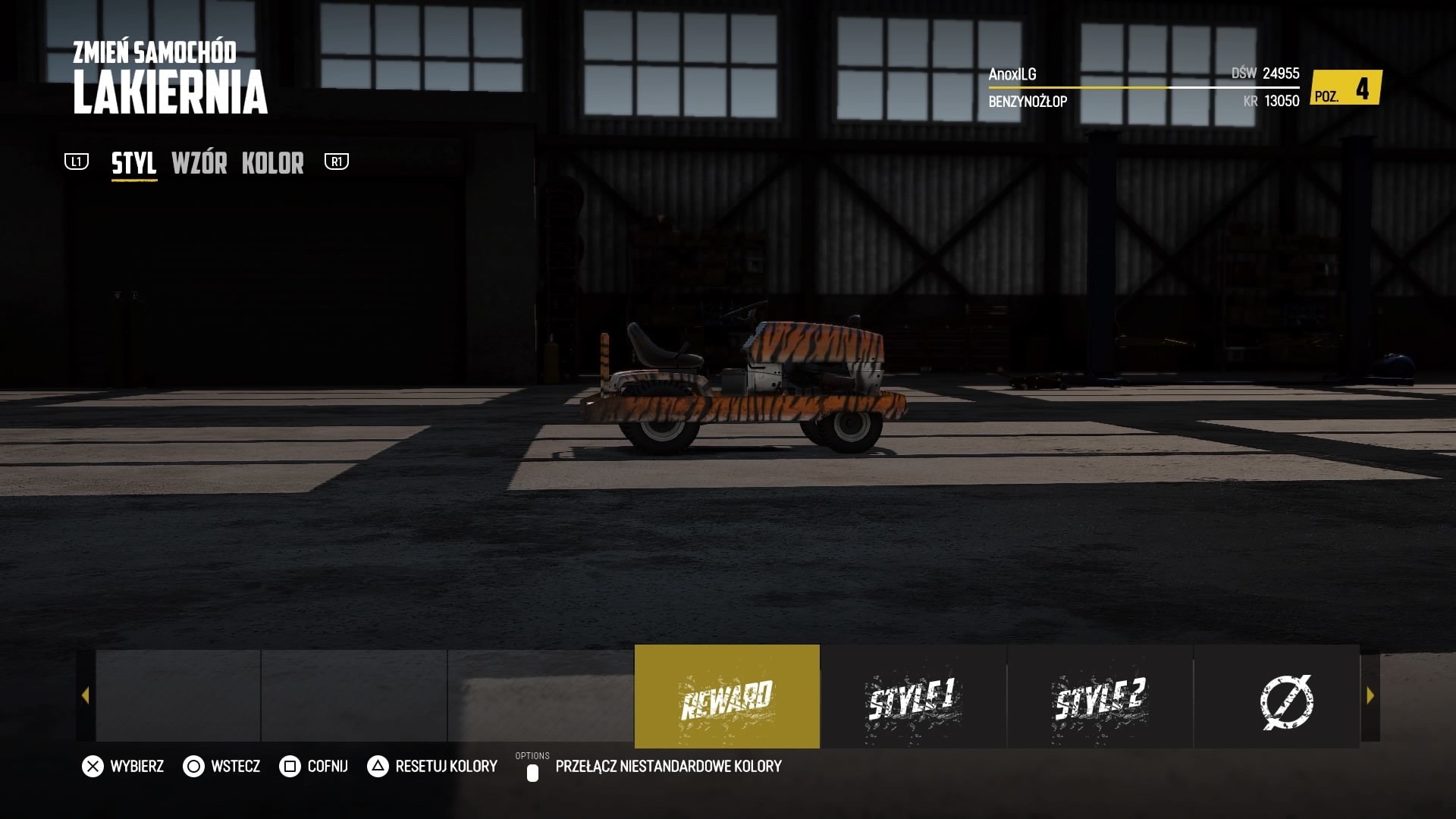Viewport: 1456px width, 819px height.
Task: Choose the STYLE 1 paint tile
Action: [913, 696]
